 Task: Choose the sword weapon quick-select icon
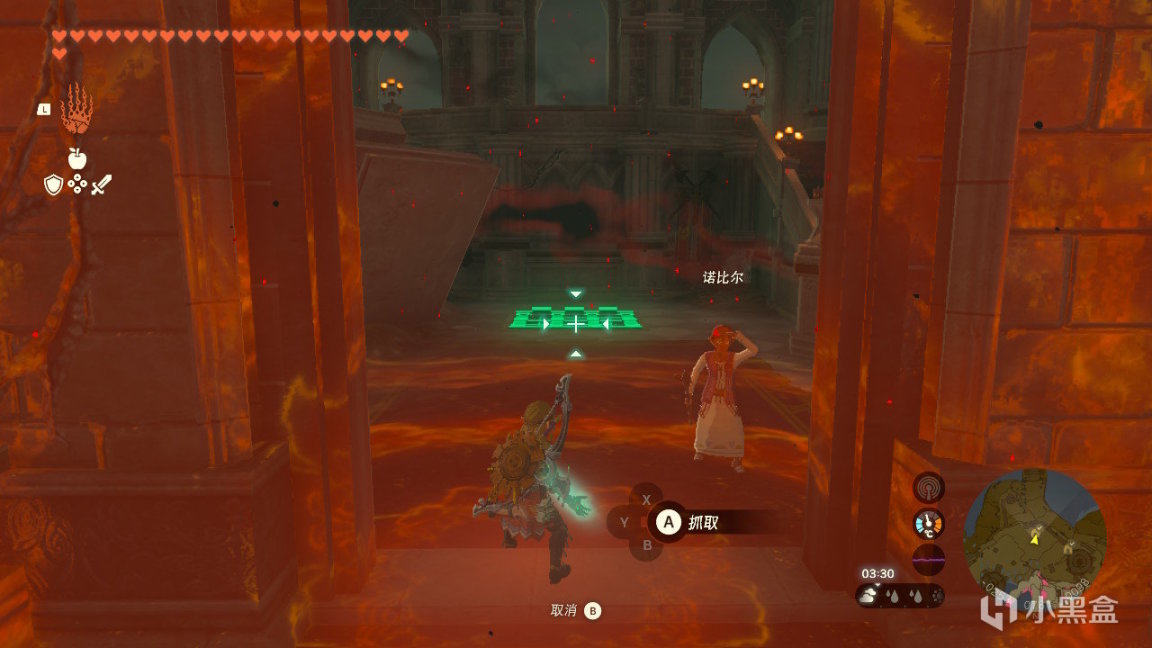point(101,185)
